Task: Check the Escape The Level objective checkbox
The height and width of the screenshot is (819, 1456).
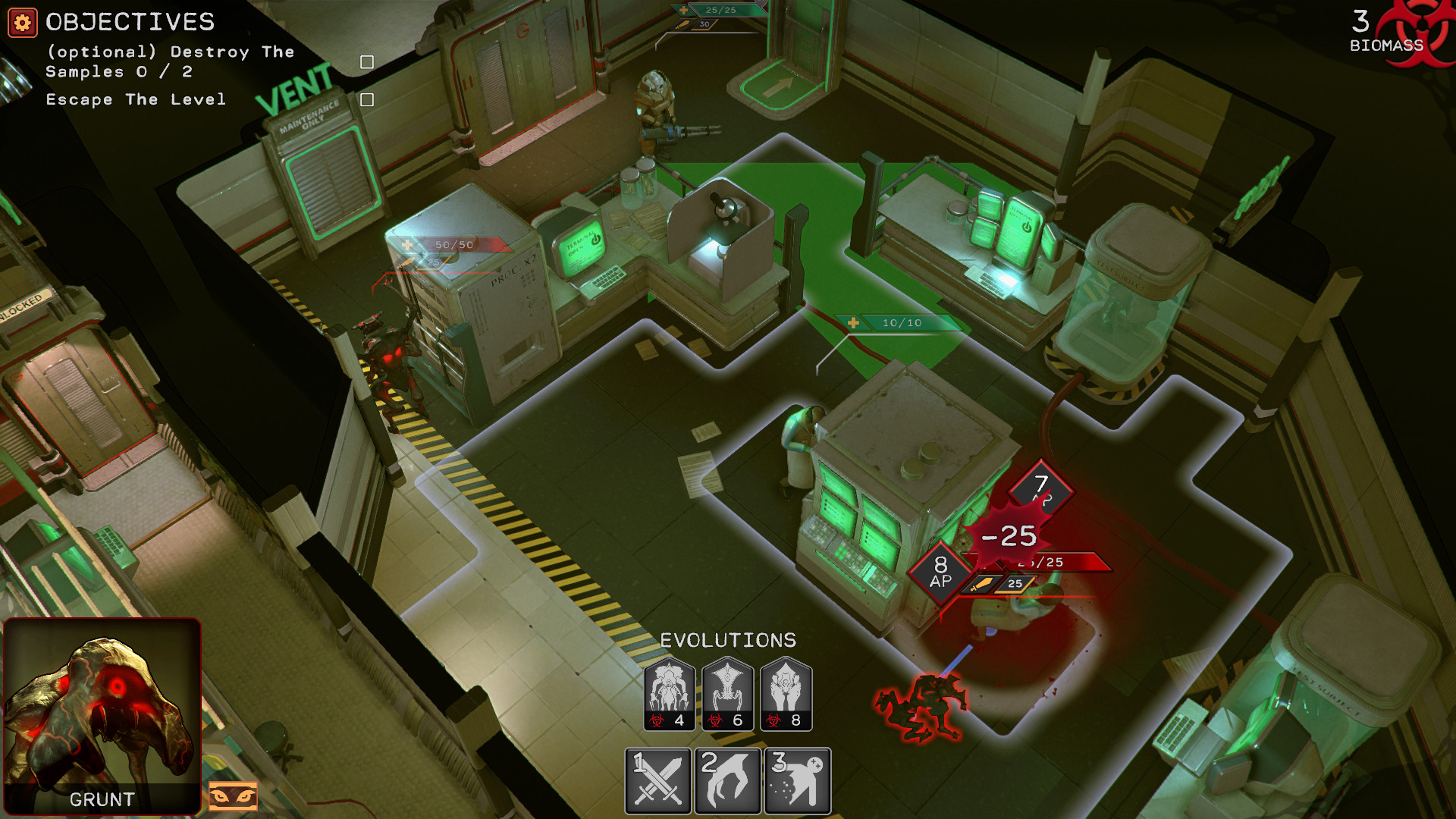Action: tap(367, 98)
